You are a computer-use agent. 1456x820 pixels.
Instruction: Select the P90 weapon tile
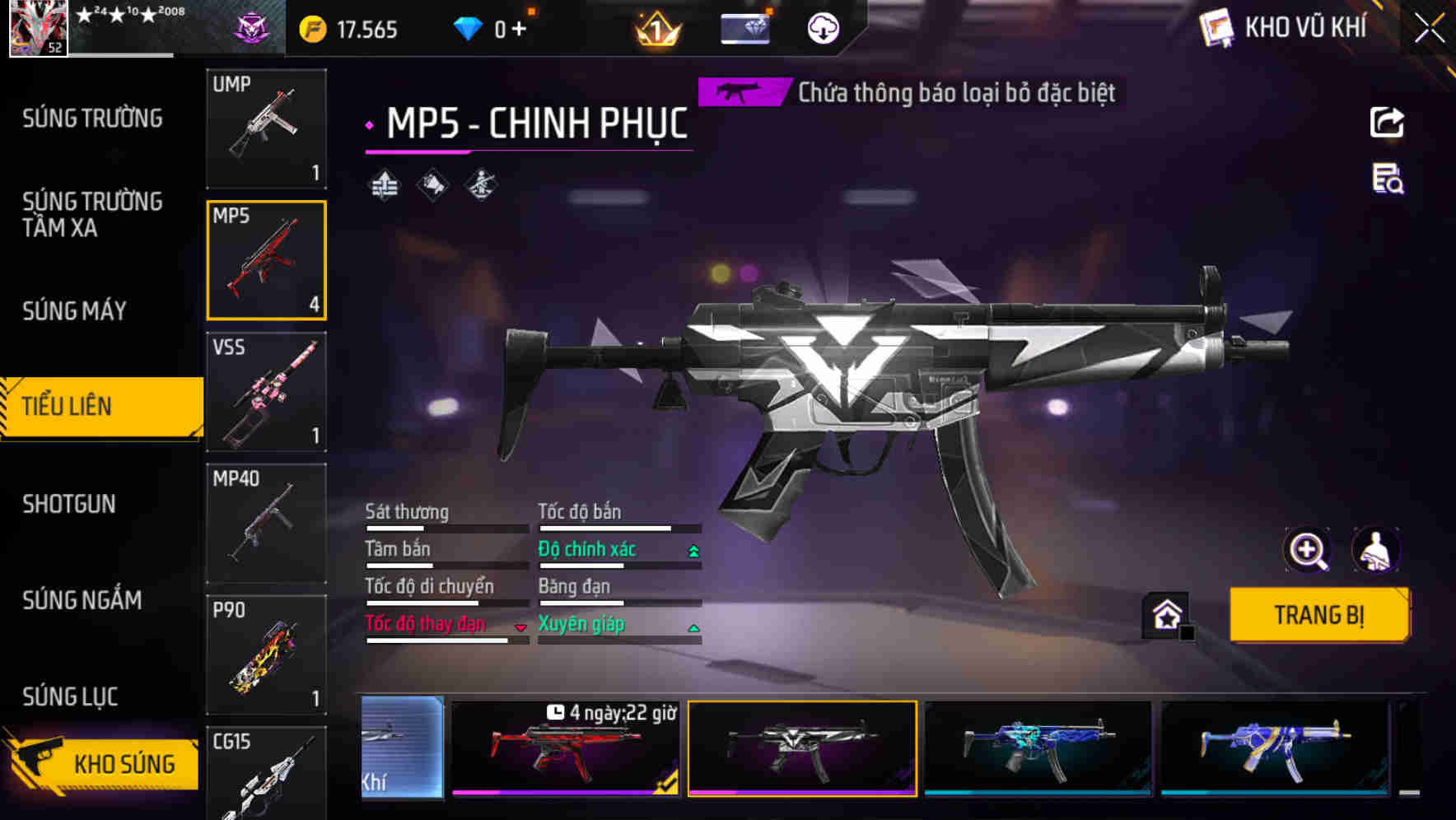click(266, 655)
